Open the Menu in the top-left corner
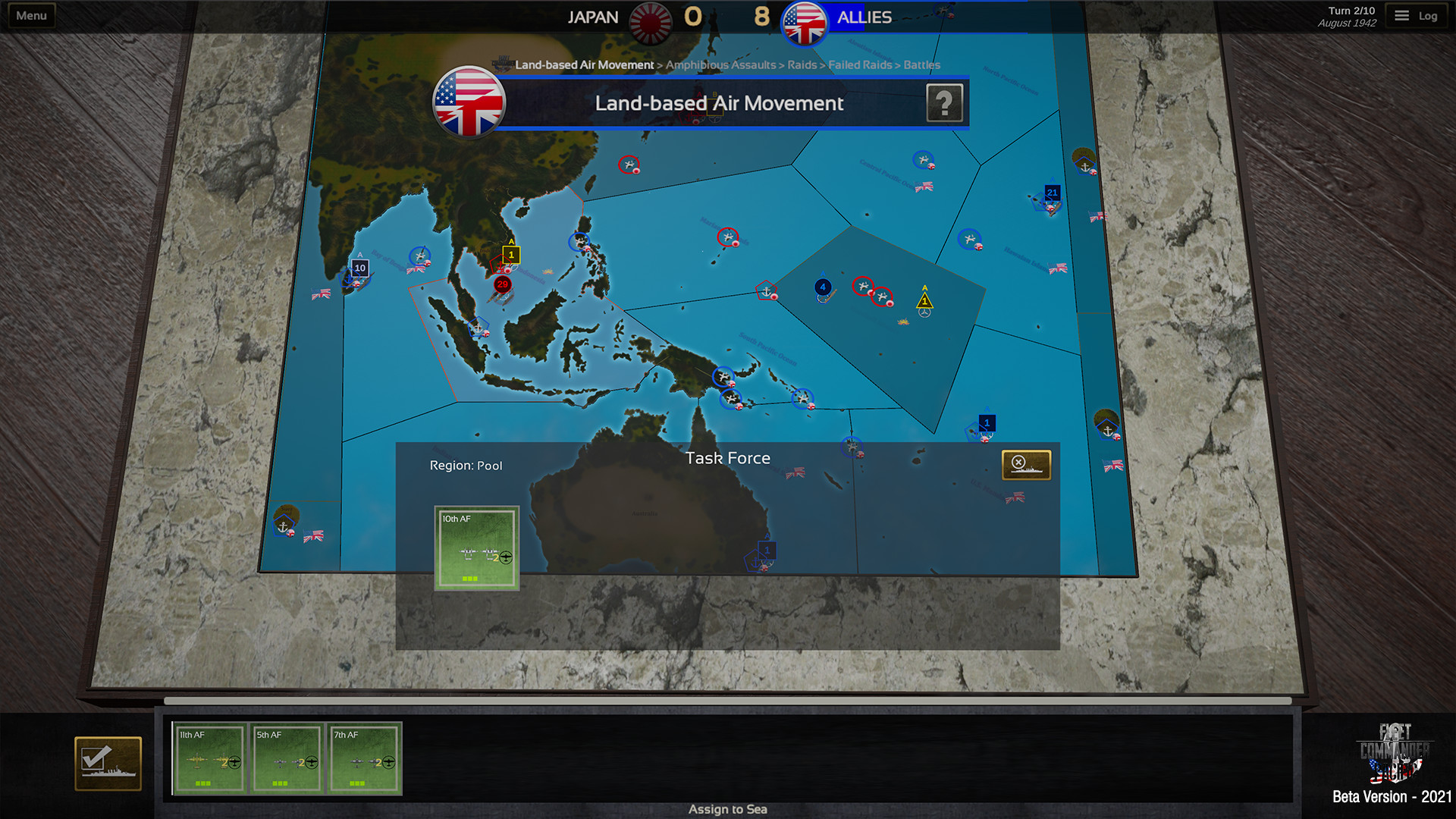The image size is (1456, 819). [30, 14]
